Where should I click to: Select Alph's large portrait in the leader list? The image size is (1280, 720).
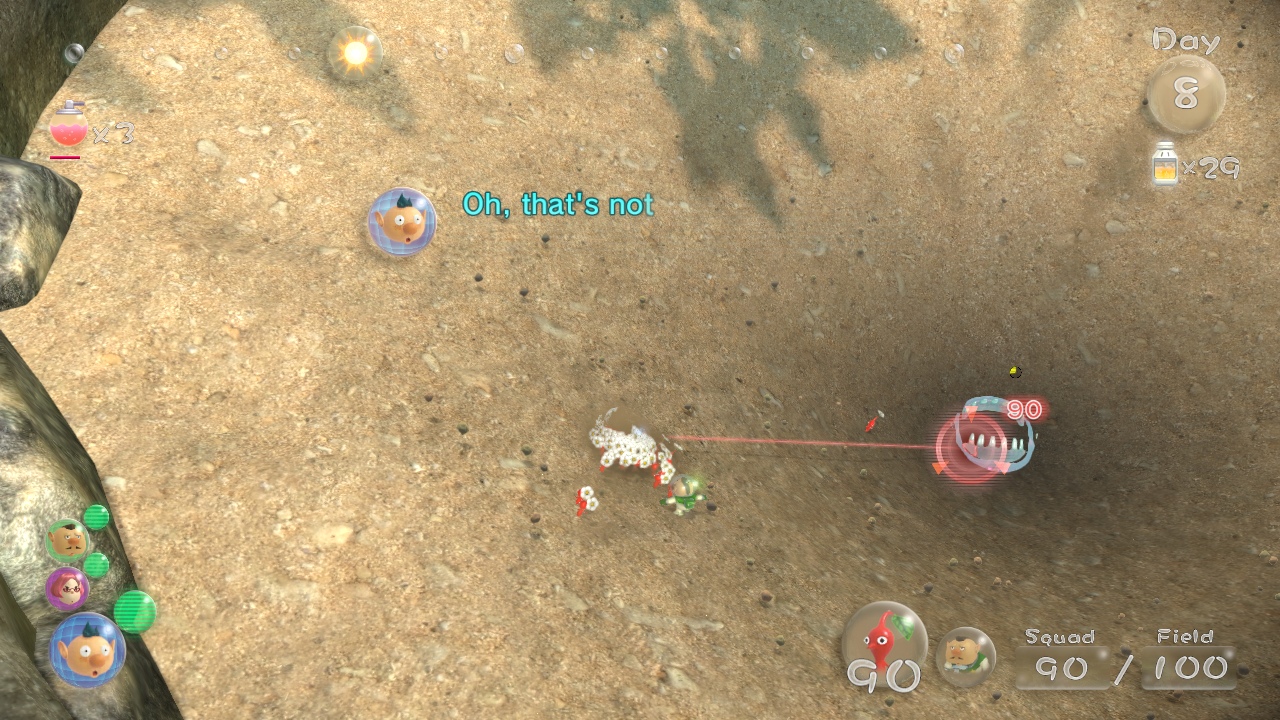click(x=87, y=649)
